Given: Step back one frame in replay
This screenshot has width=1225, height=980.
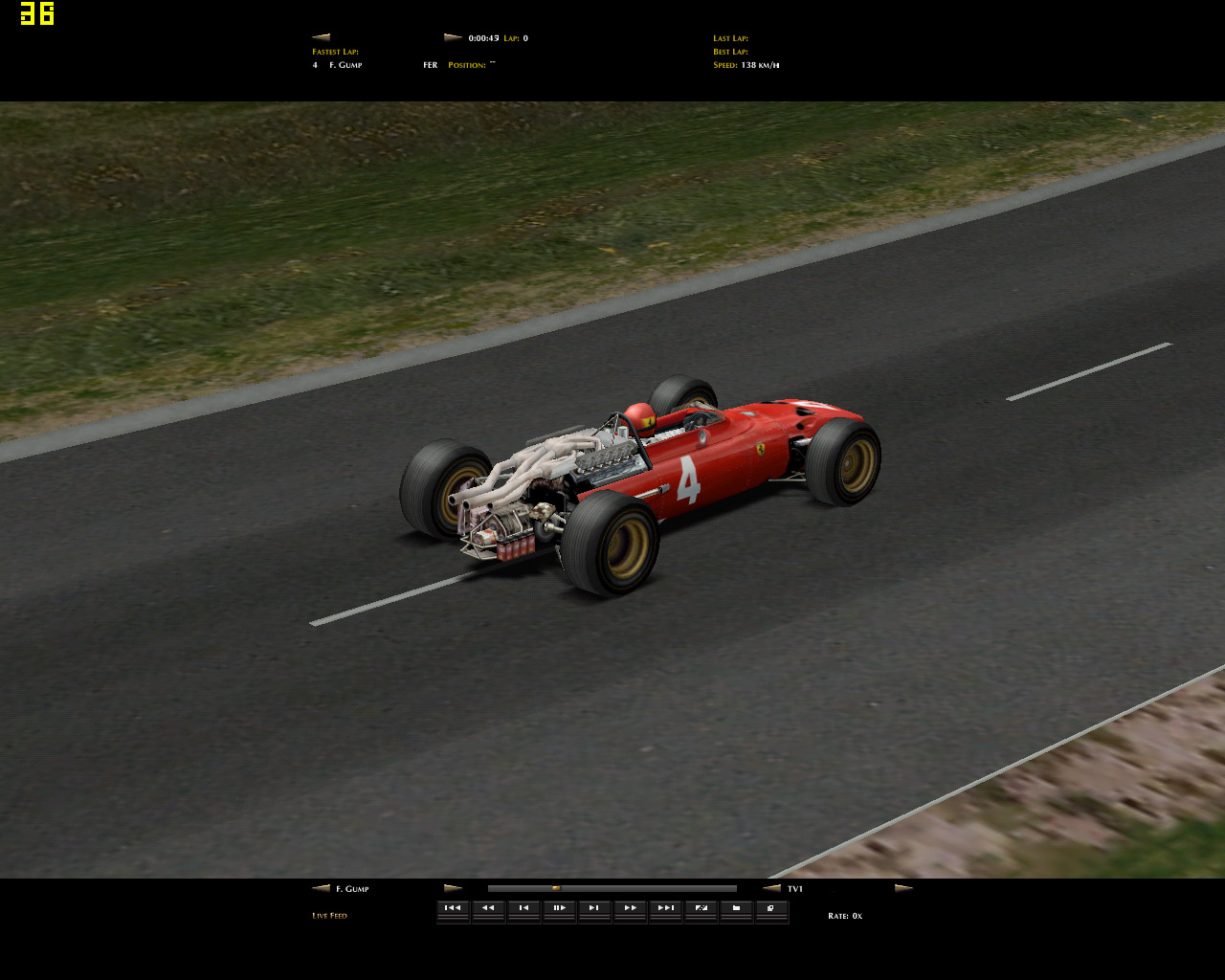Looking at the screenshot, I should [x=523, y=908].
